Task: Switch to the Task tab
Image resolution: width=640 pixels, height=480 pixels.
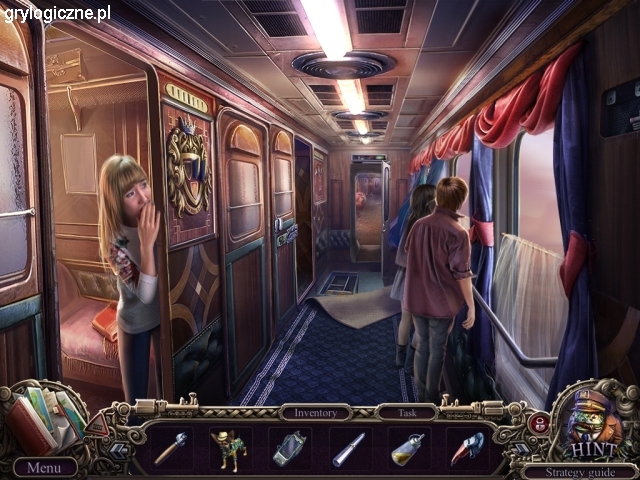Action: (406, 412)
